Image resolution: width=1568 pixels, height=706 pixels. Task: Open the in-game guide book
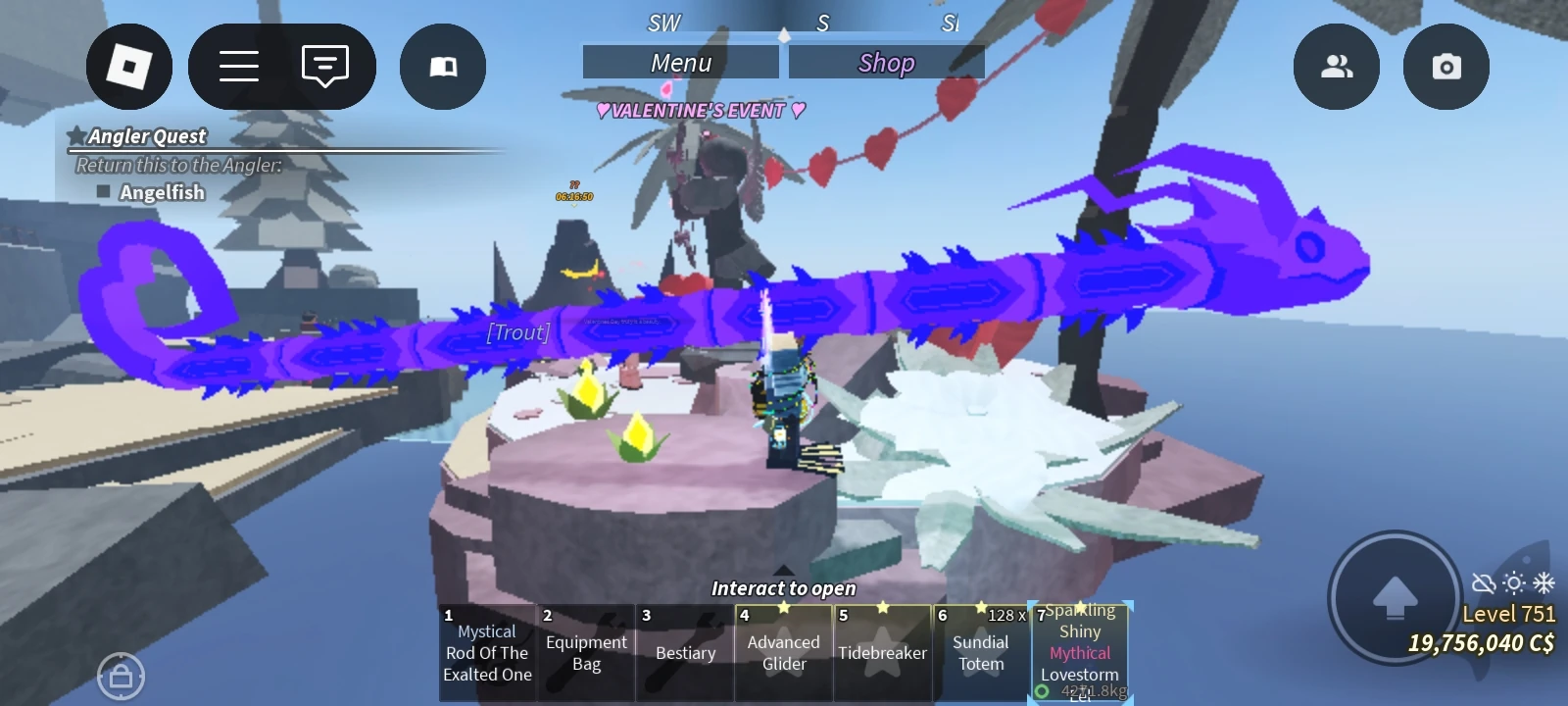click(x=442, y=65)
